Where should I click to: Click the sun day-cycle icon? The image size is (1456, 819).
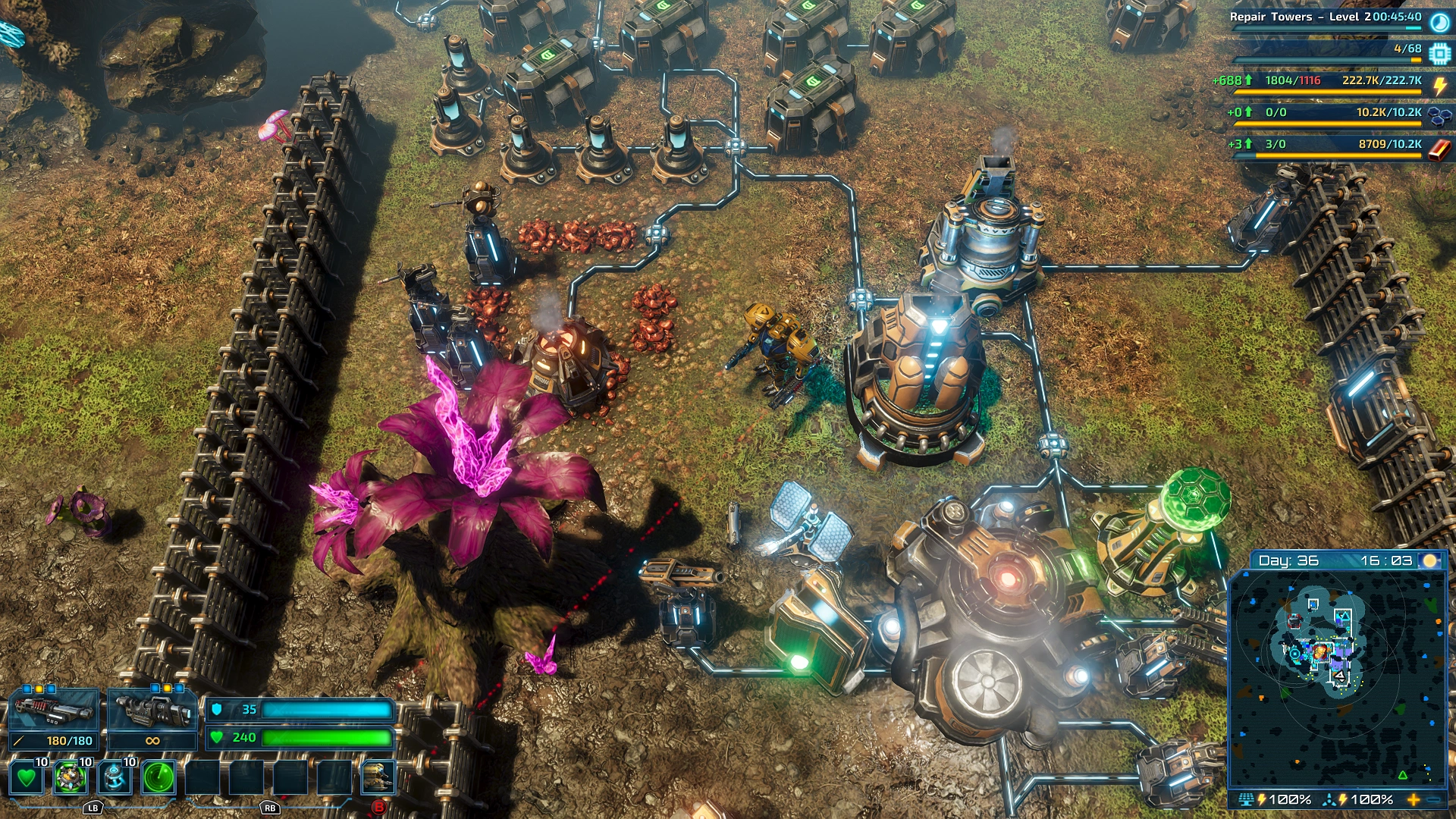[1430, 560]
